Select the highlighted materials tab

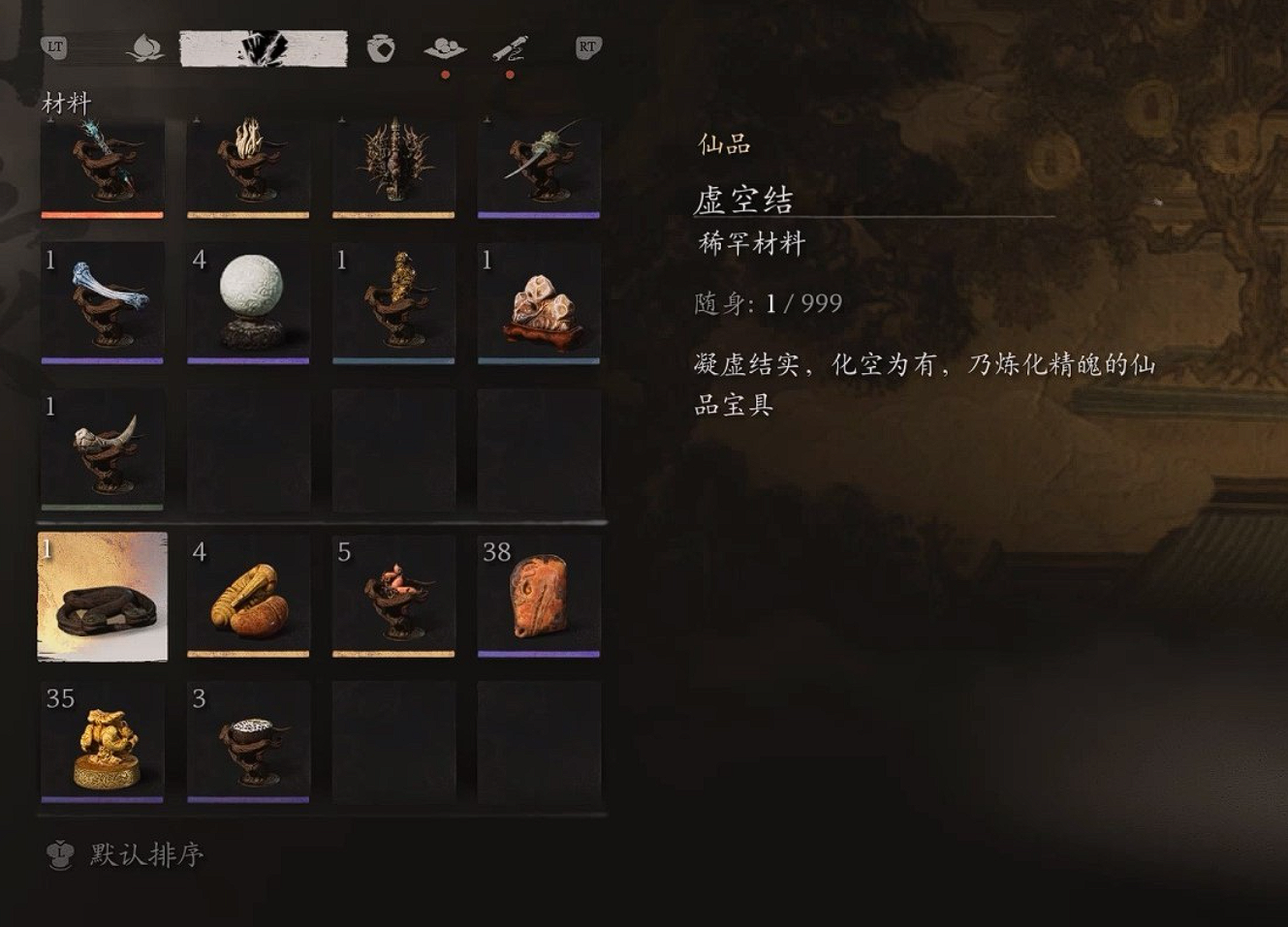264,48
